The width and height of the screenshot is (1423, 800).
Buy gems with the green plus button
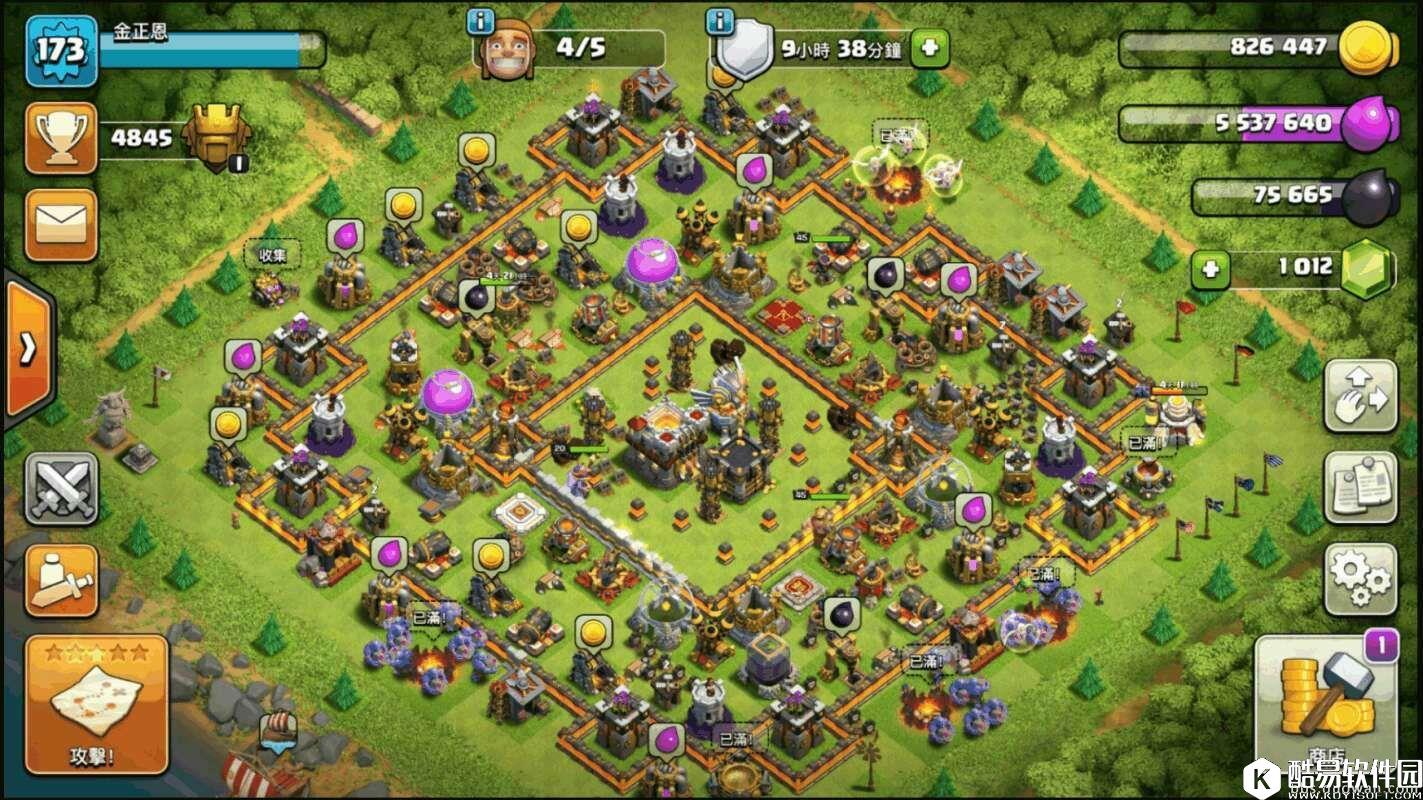tap(1209, 268)
